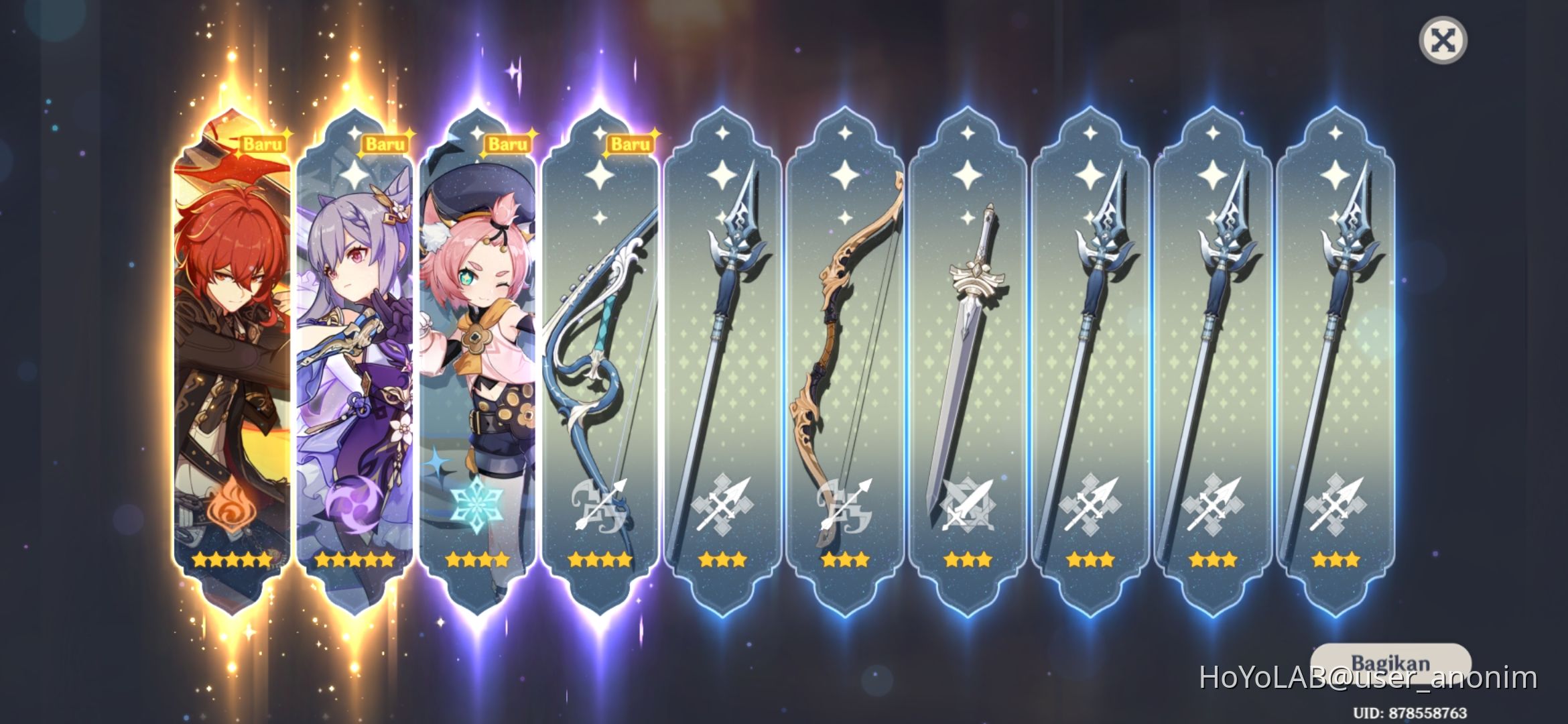
Task: Toggle the Baru badge on Diluc's card
Action: (x=264, y=143)
